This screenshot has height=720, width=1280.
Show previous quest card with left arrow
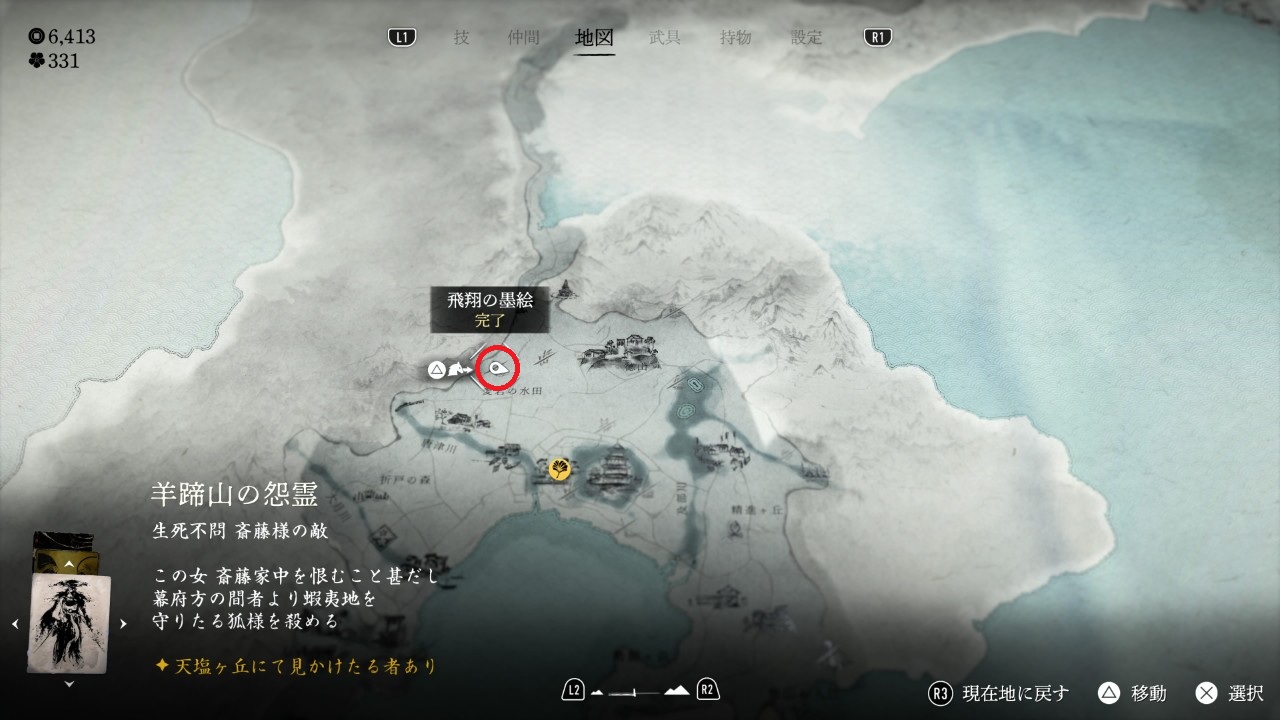pos(15,624)
